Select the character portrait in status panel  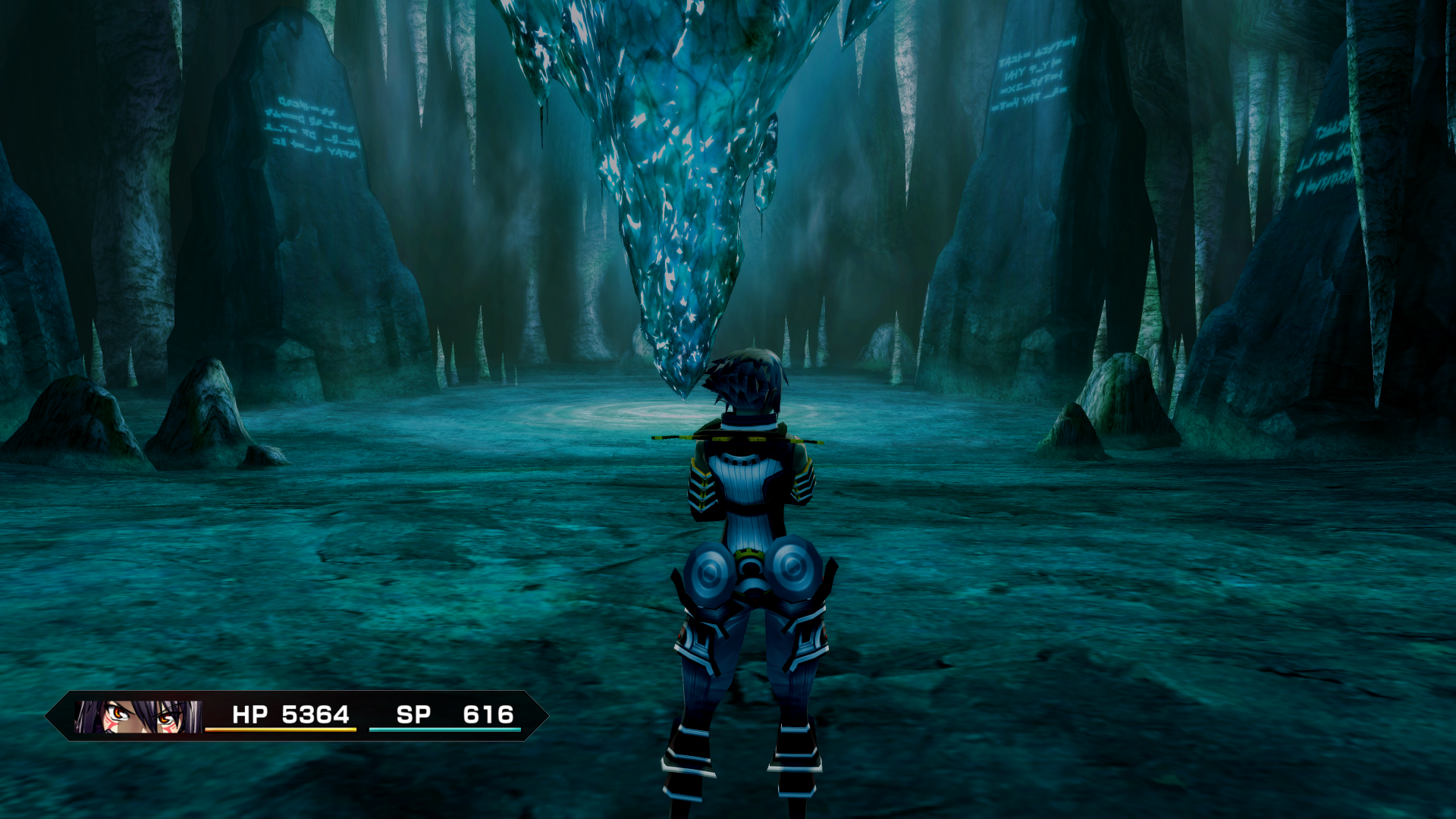138,716
